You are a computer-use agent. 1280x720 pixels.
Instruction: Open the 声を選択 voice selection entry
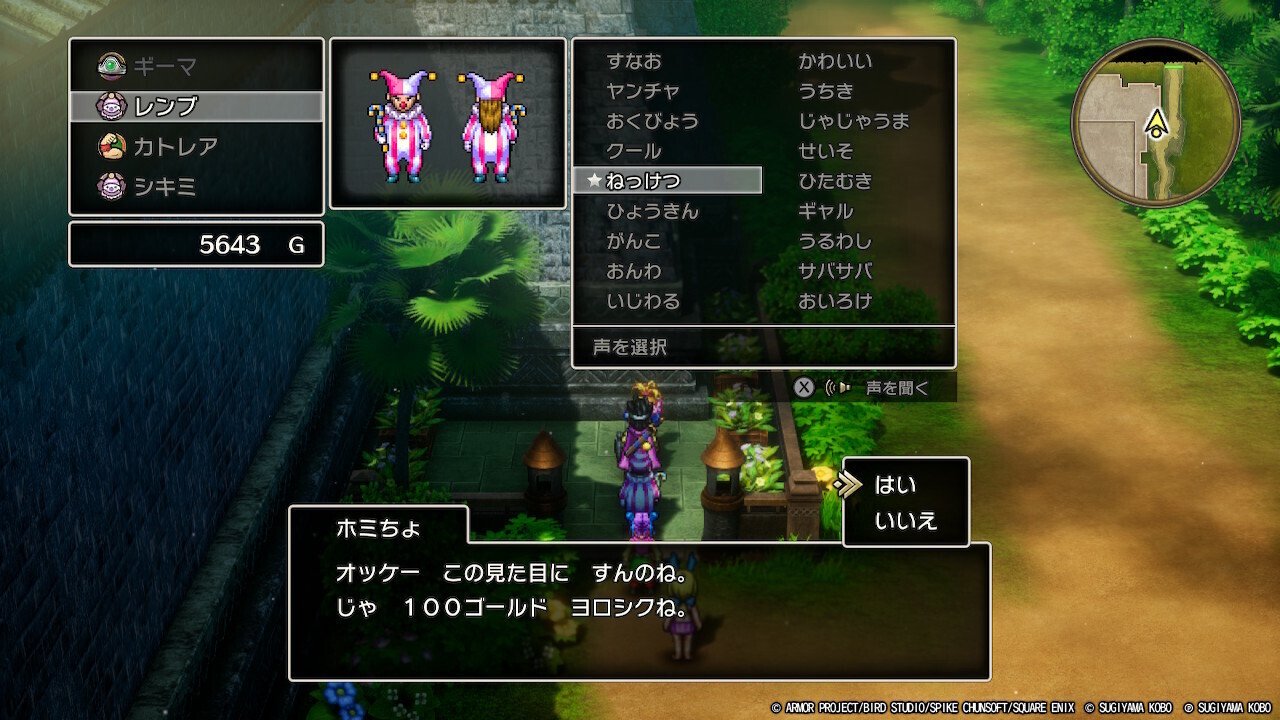(628, 347)
